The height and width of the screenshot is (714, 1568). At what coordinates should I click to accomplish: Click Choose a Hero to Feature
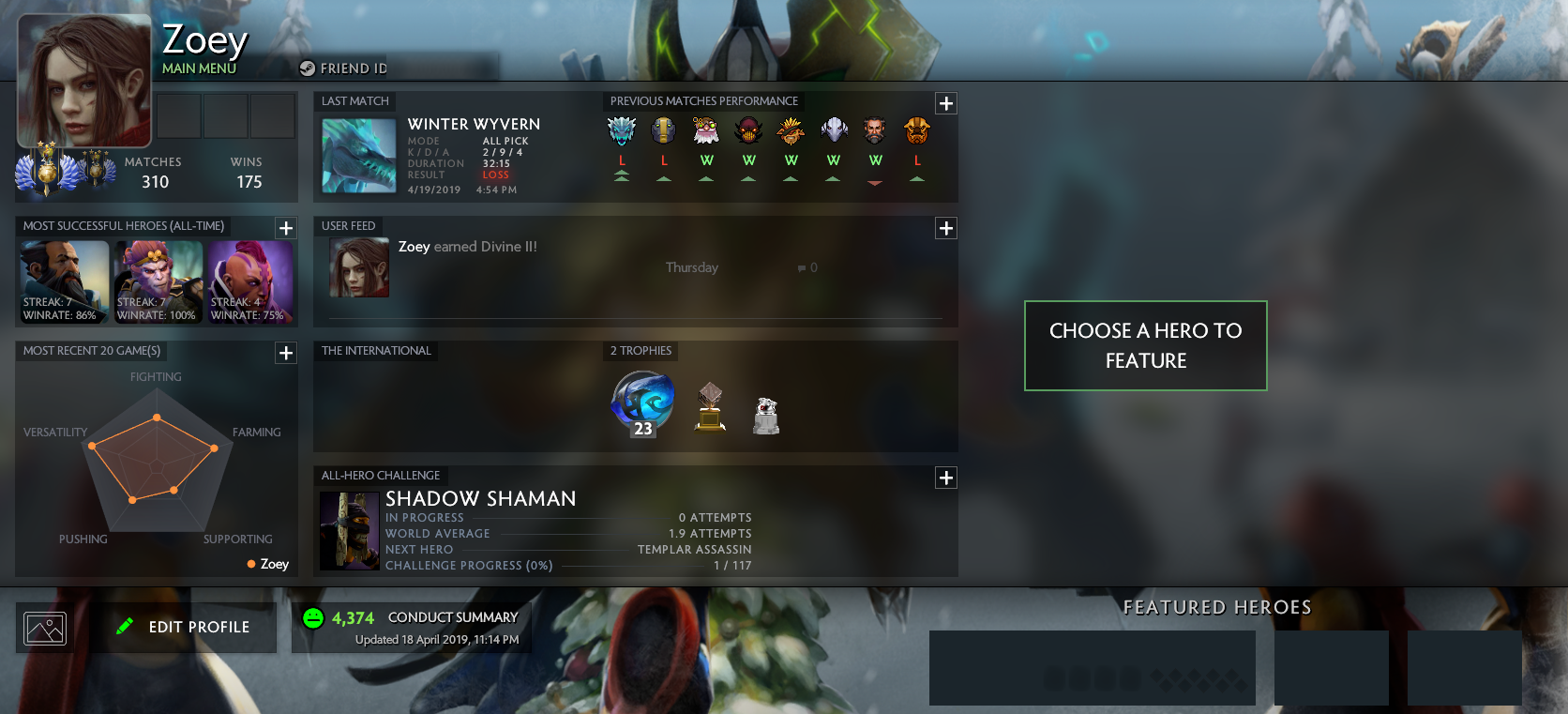point(1145,345)
